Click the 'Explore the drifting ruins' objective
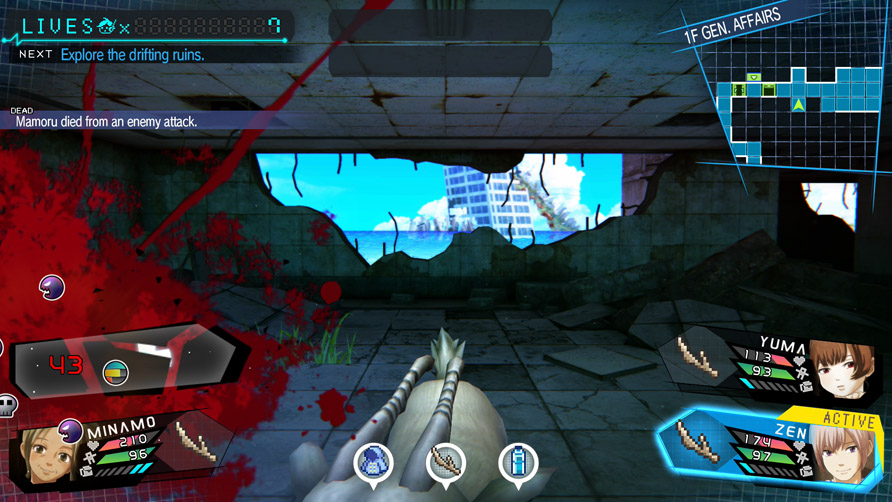Screen dimensions: 892x502 coord(132,55)
